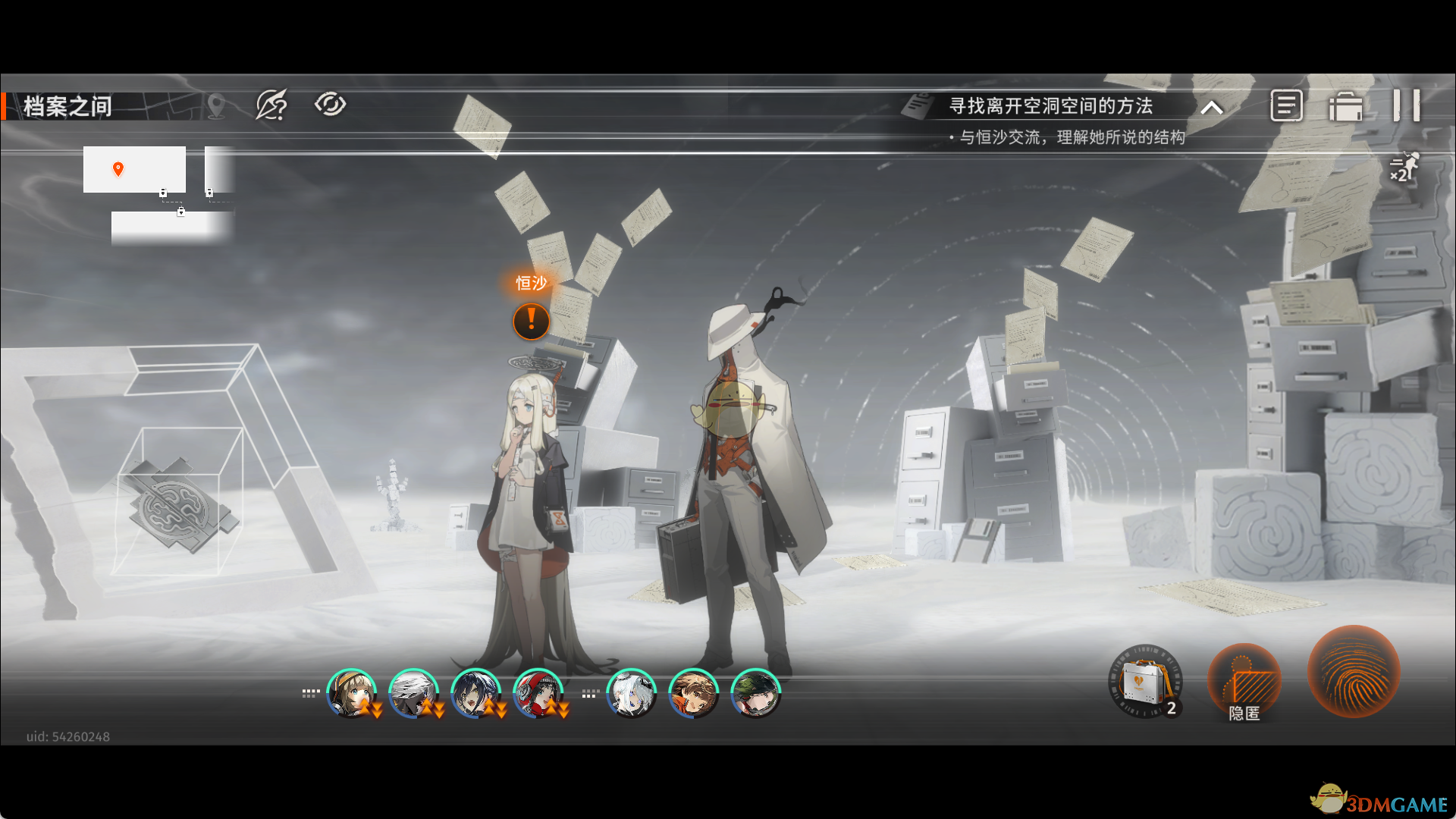The image size is (1456, 819).
Task: Activate the 隐匿 stealth skill
Action: tap(1244, 682)
